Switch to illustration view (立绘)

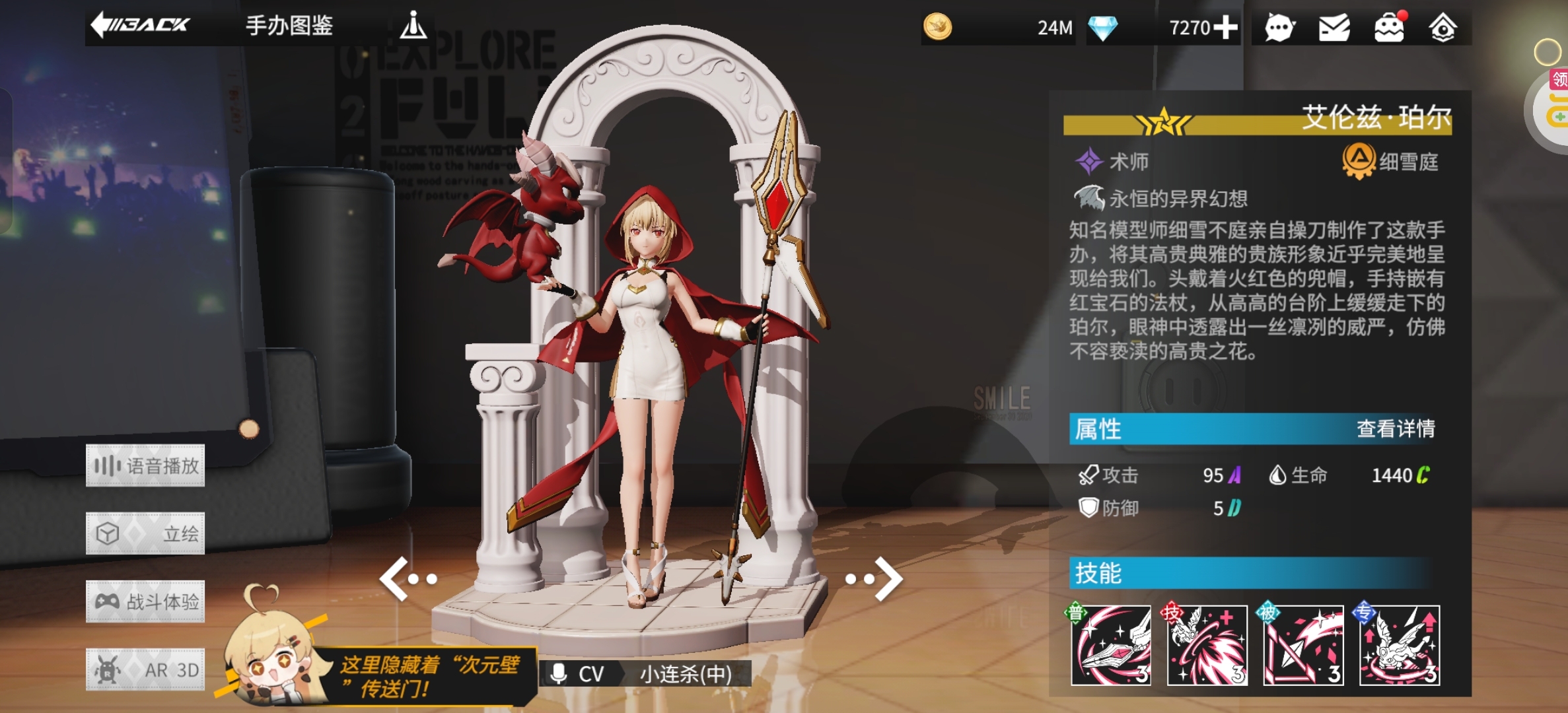(x=145, y=533)
